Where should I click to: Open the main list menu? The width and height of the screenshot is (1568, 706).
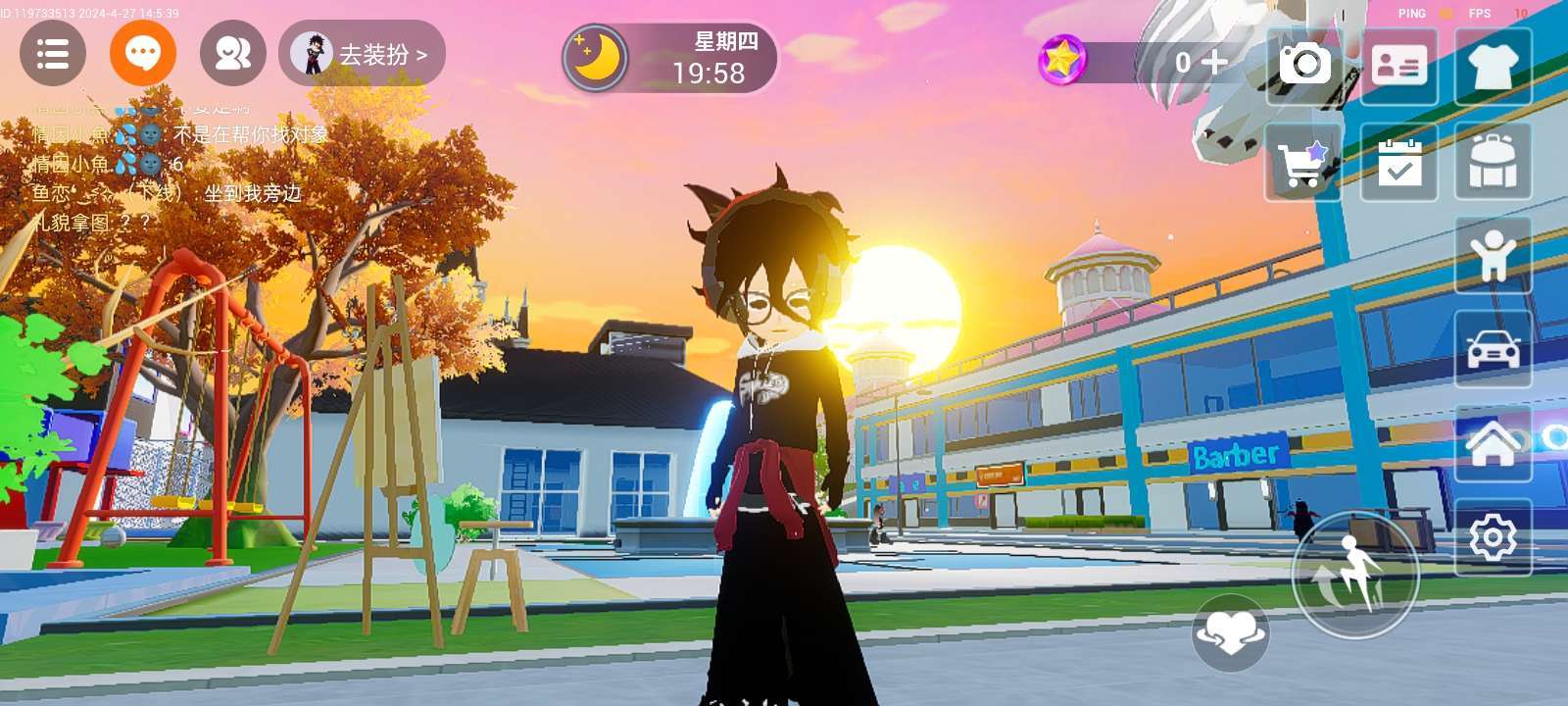[x=53, y=54]
